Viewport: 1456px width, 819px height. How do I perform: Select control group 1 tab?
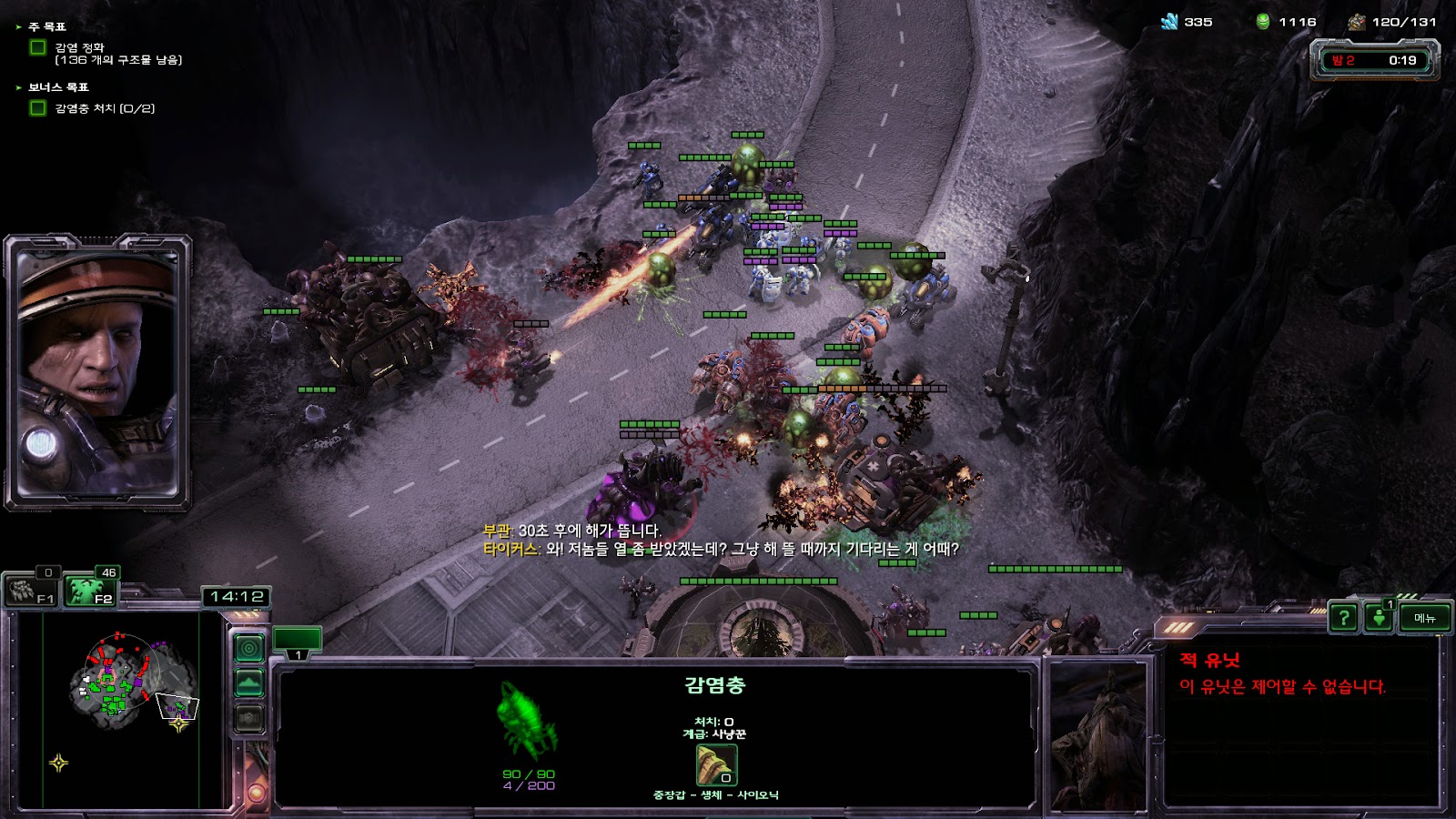(298, 641)
